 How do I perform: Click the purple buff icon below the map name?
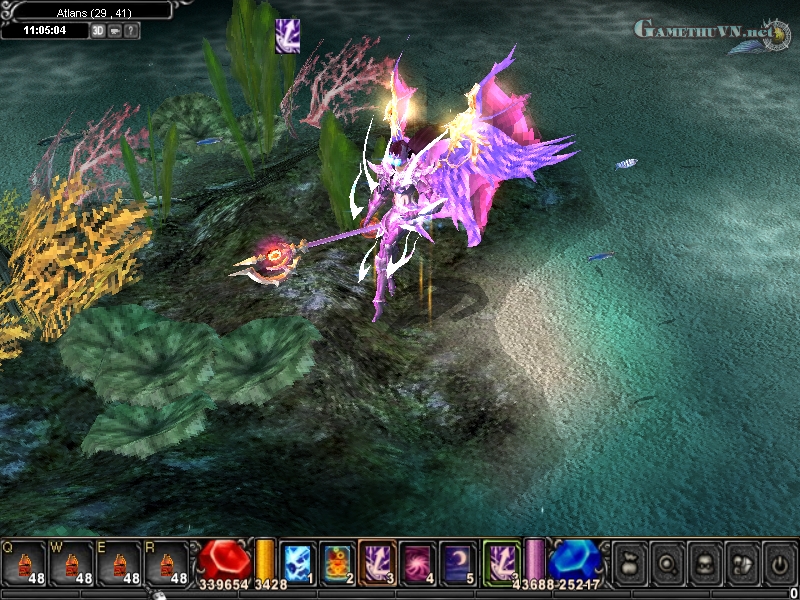pyautogui.click(x=287, y=36)
